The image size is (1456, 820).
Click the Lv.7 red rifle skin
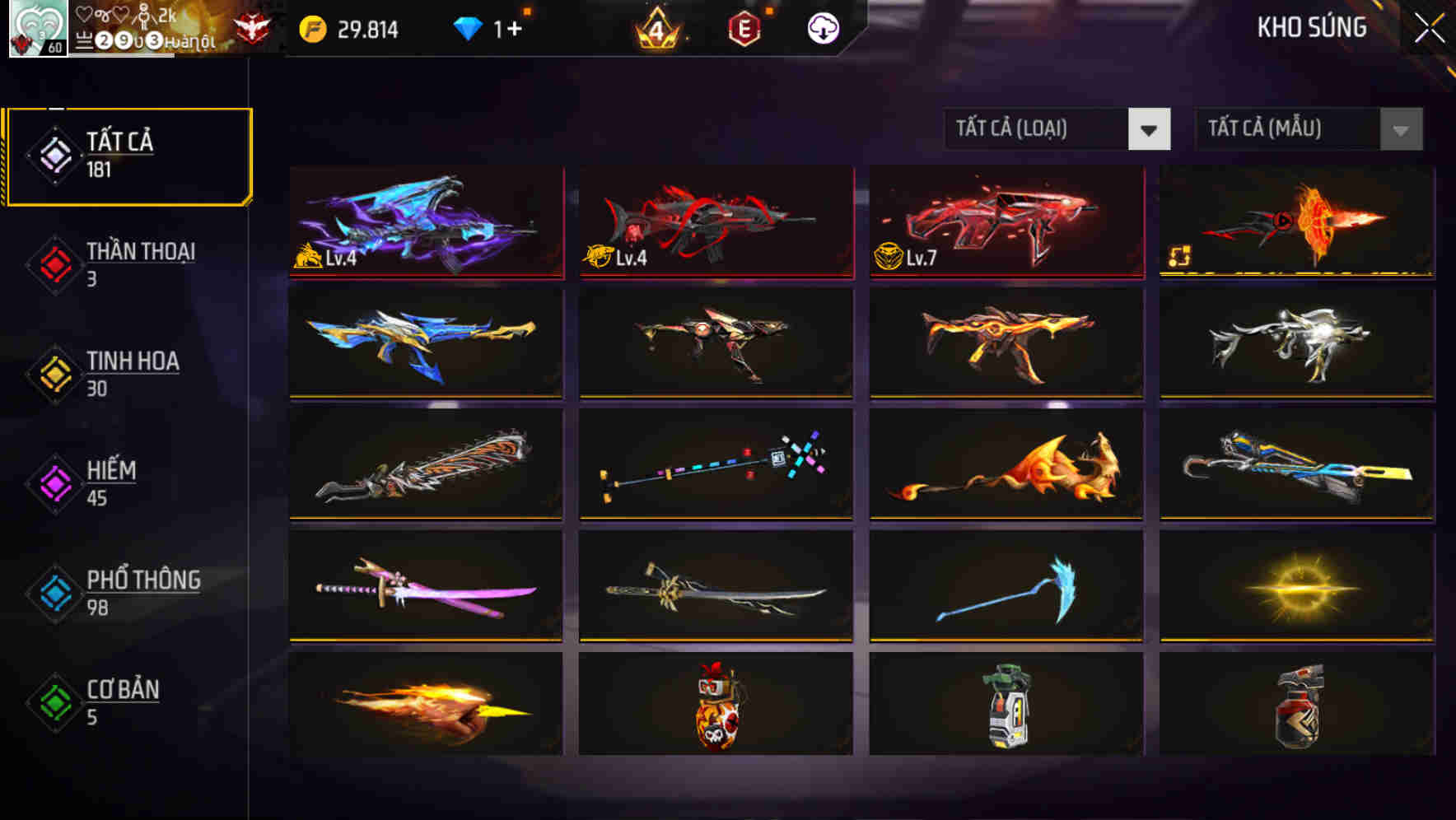pyautogui.click(x=1005, y=222)
